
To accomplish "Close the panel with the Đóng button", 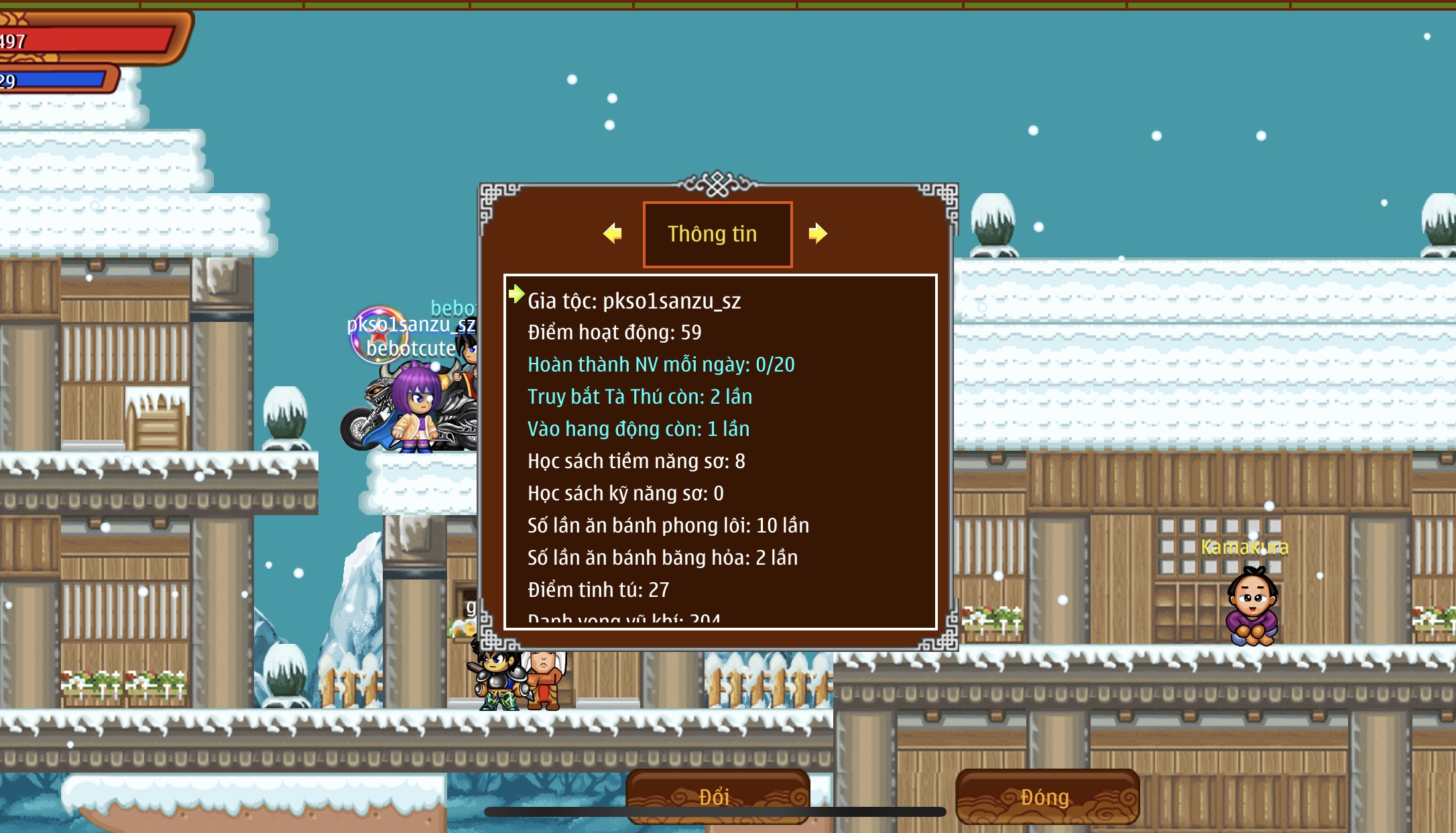I will point(1046,796).
